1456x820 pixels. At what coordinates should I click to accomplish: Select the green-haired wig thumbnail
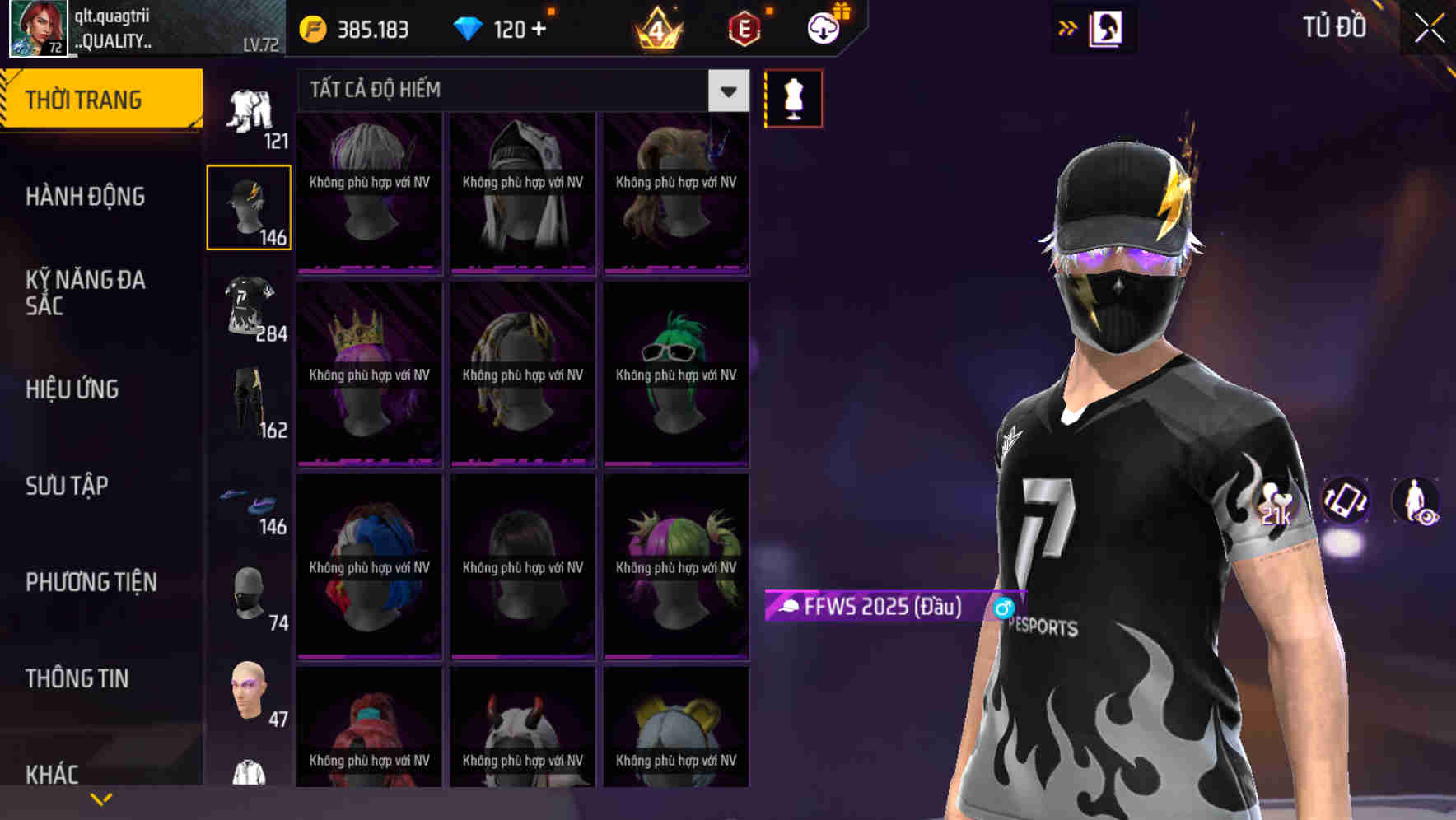click(x=675, y=375)
